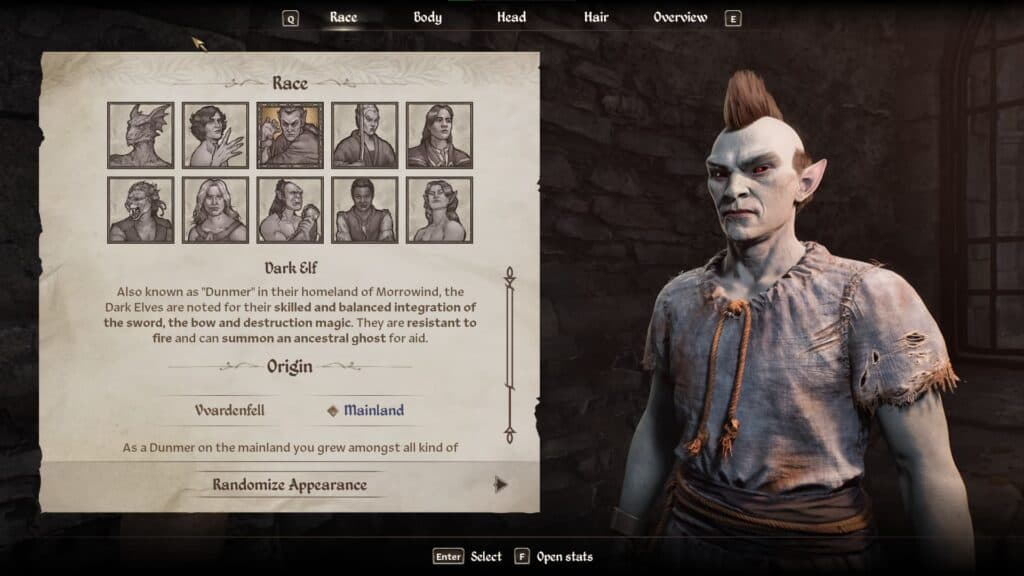Screen dimensions: 1024x576
Task: Pick the Redguard race portrait
Action: (365, 210)
